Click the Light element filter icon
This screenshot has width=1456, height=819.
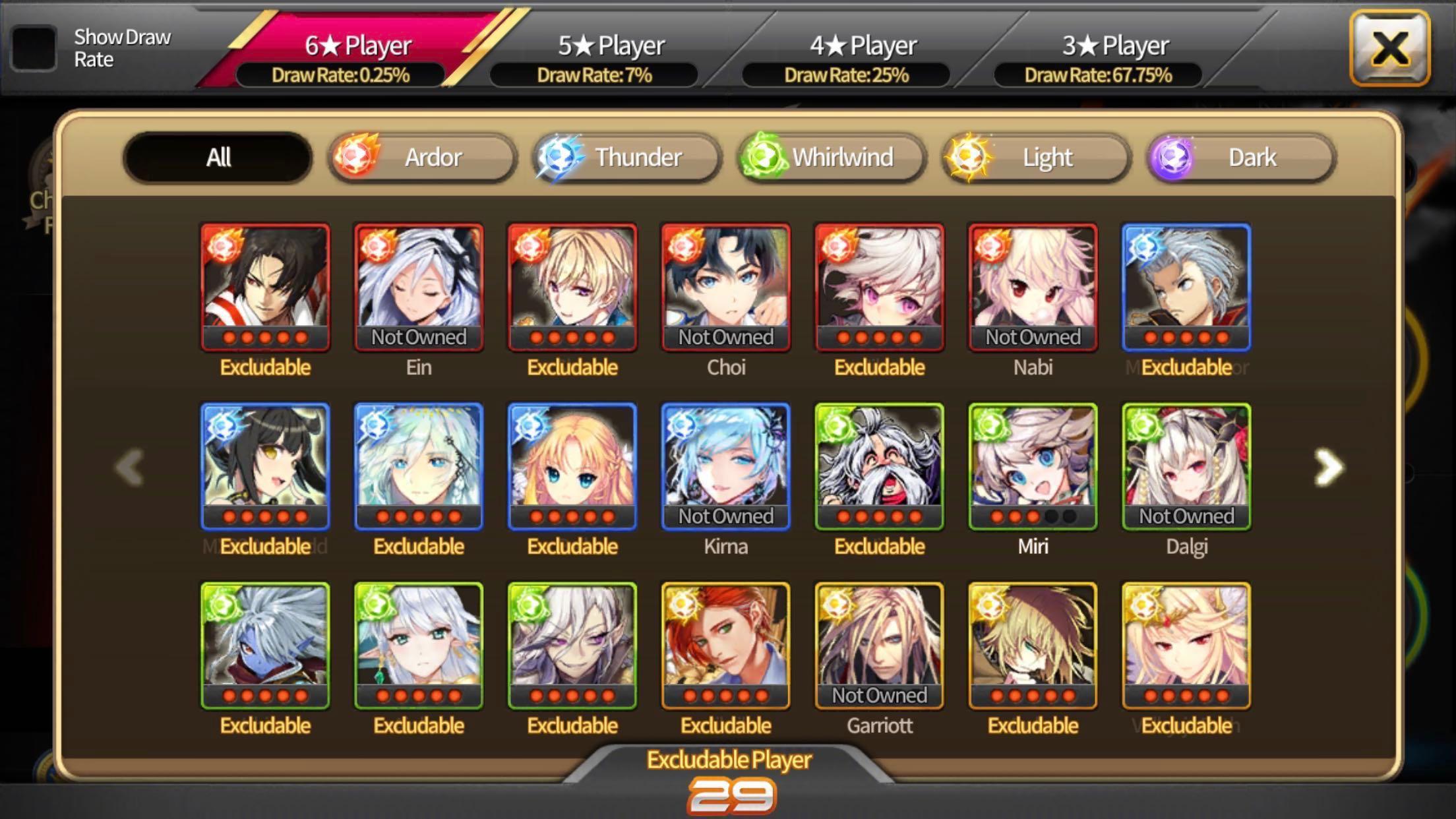[970, 157]
